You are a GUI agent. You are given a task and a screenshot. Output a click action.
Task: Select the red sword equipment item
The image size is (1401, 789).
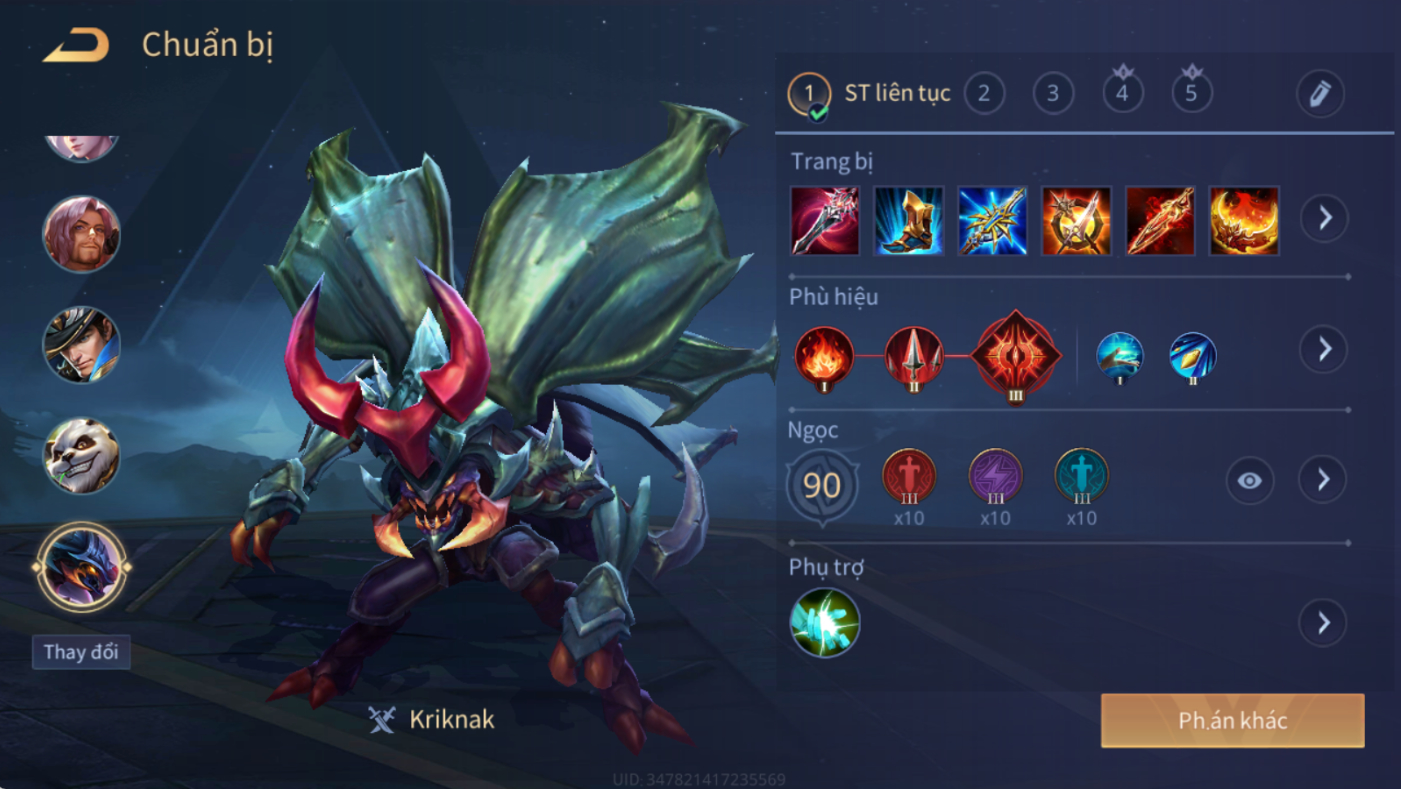point(1160,220)
